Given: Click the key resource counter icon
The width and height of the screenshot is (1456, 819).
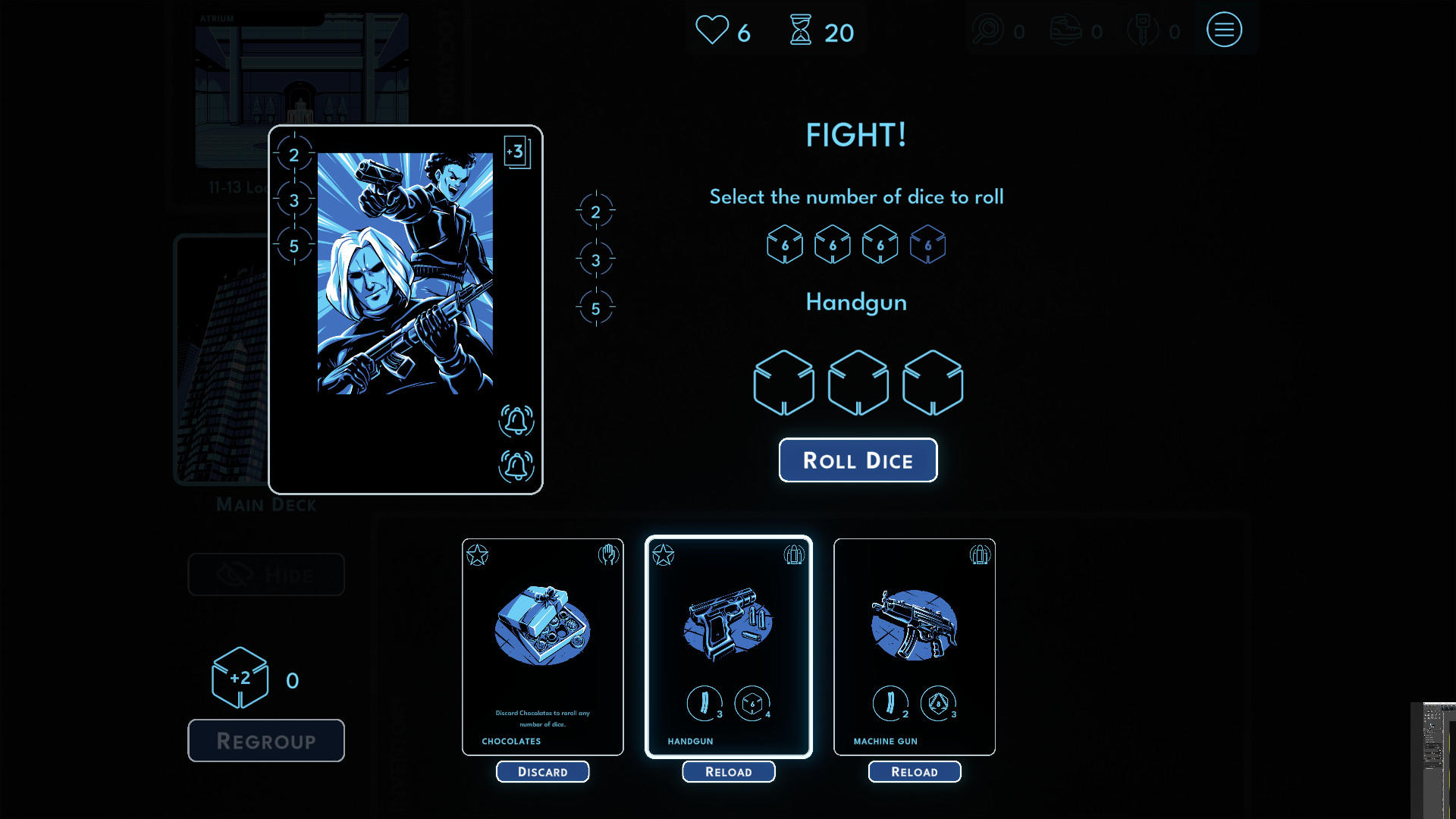Looking at the screenshot, I should coord(1144,30).
